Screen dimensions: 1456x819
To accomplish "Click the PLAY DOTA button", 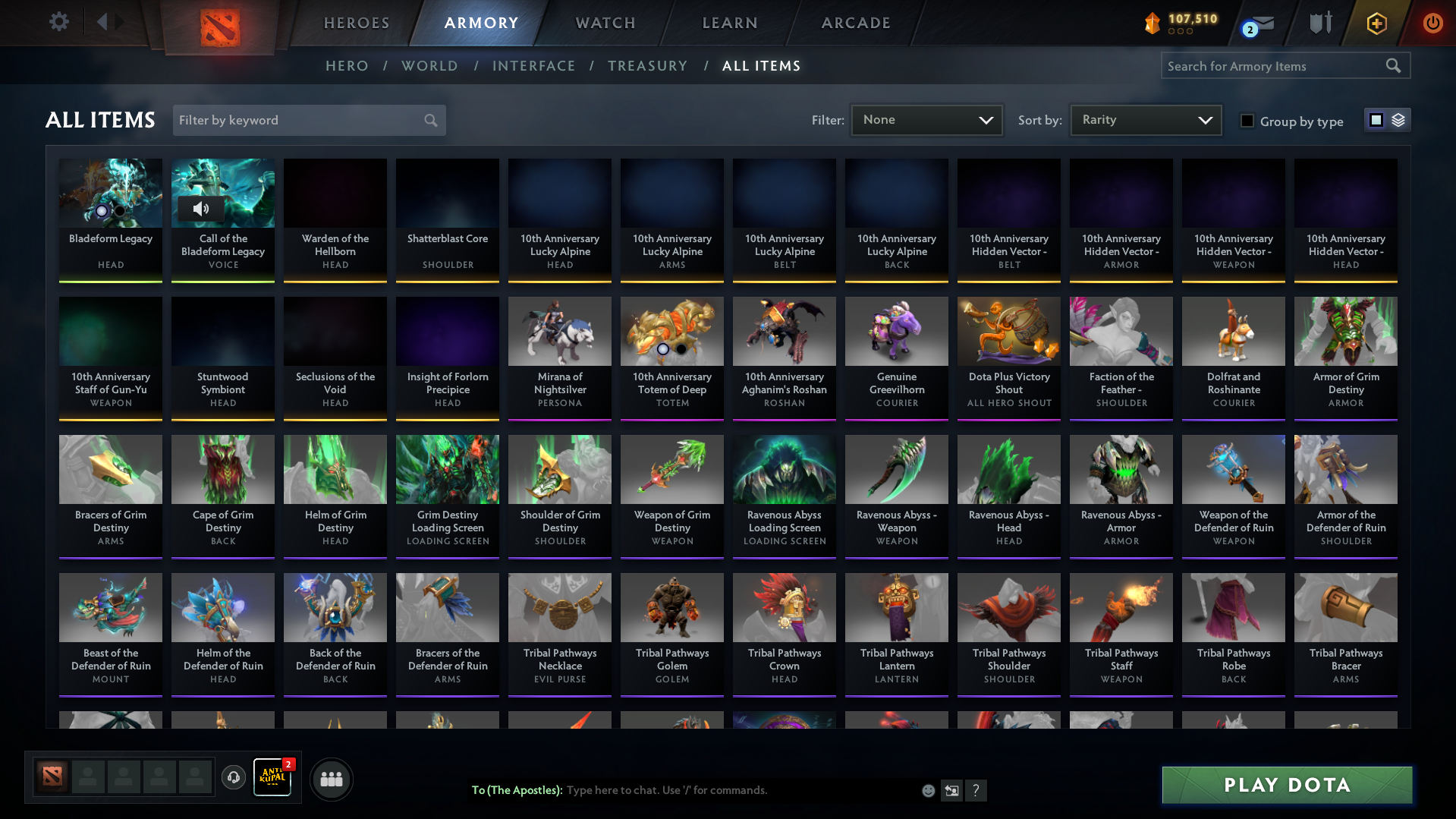I will point(1285,785).
